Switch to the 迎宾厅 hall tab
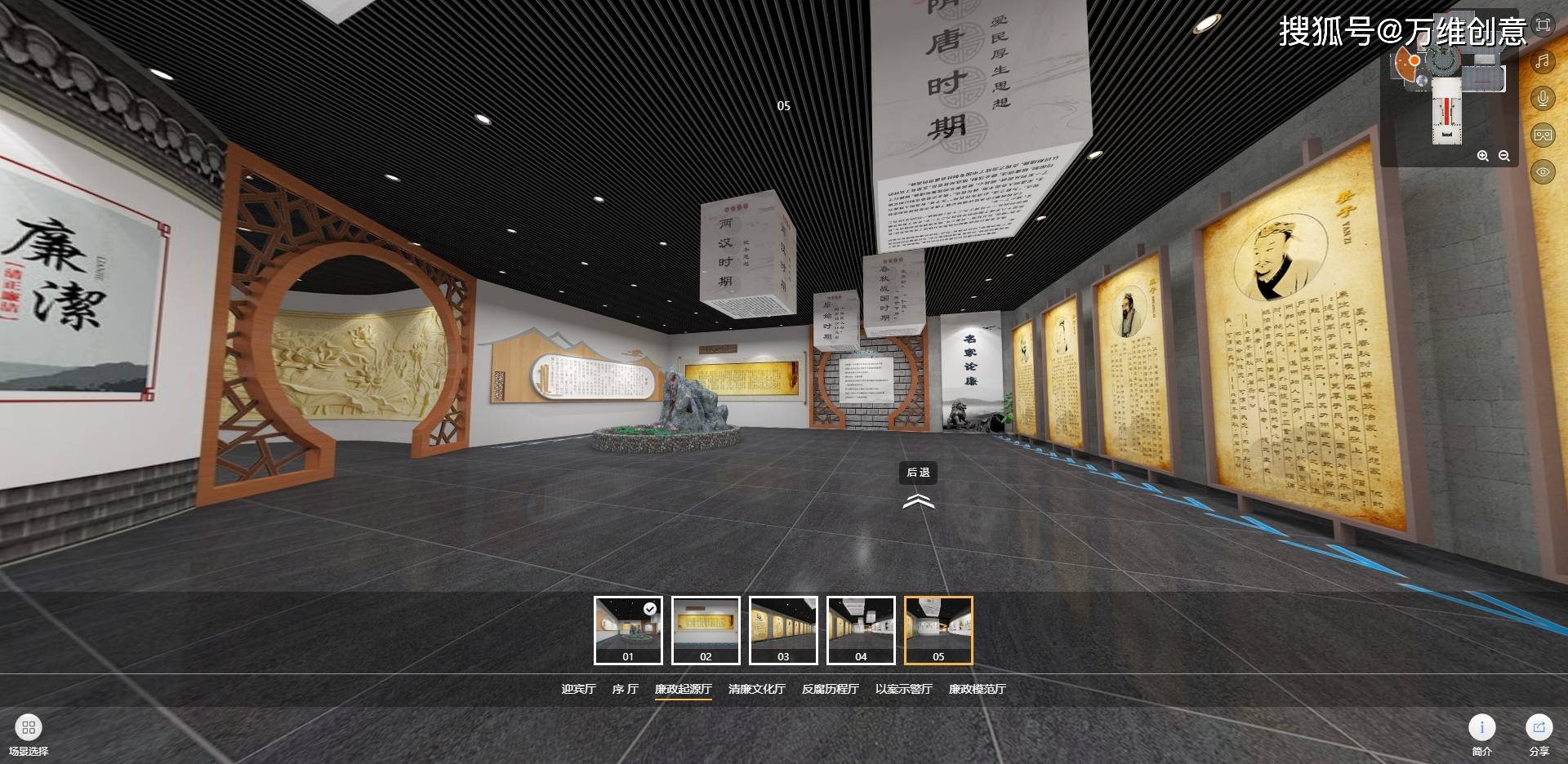Image resolution: width=1568 pixels, height=764 pixels. [x=578, y=689]
